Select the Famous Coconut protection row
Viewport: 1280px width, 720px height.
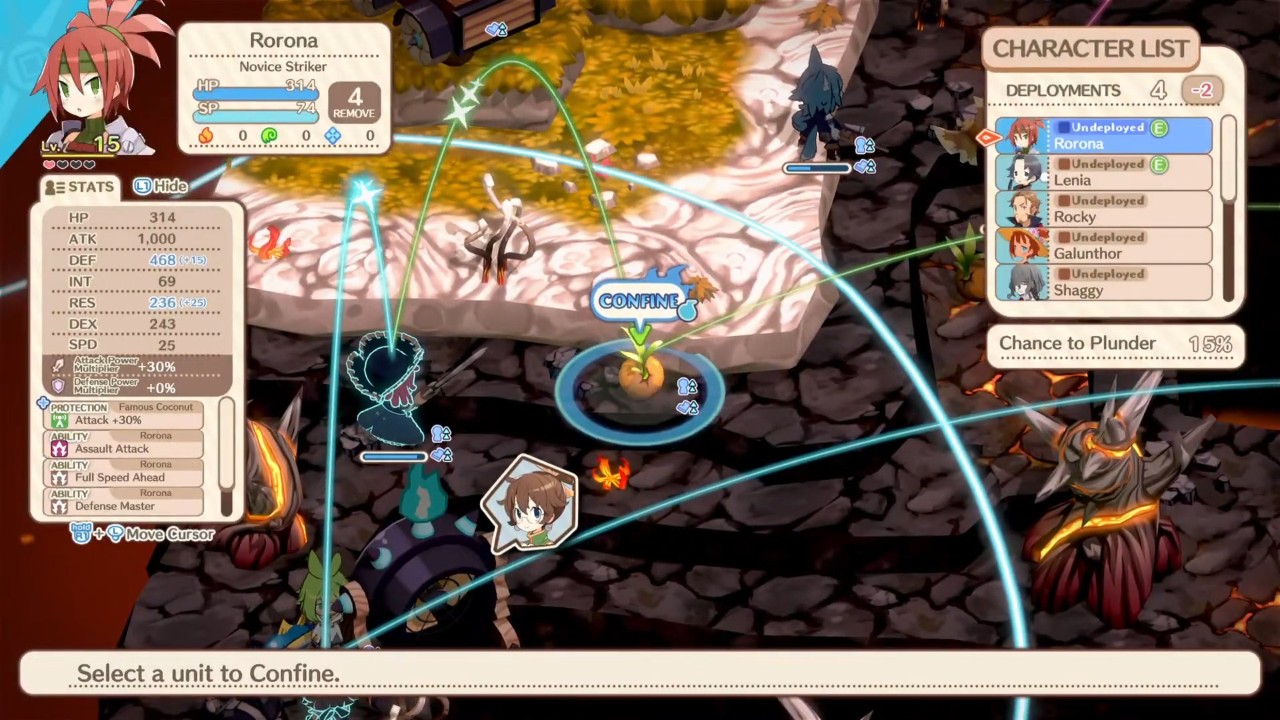(x=125, y=414)
